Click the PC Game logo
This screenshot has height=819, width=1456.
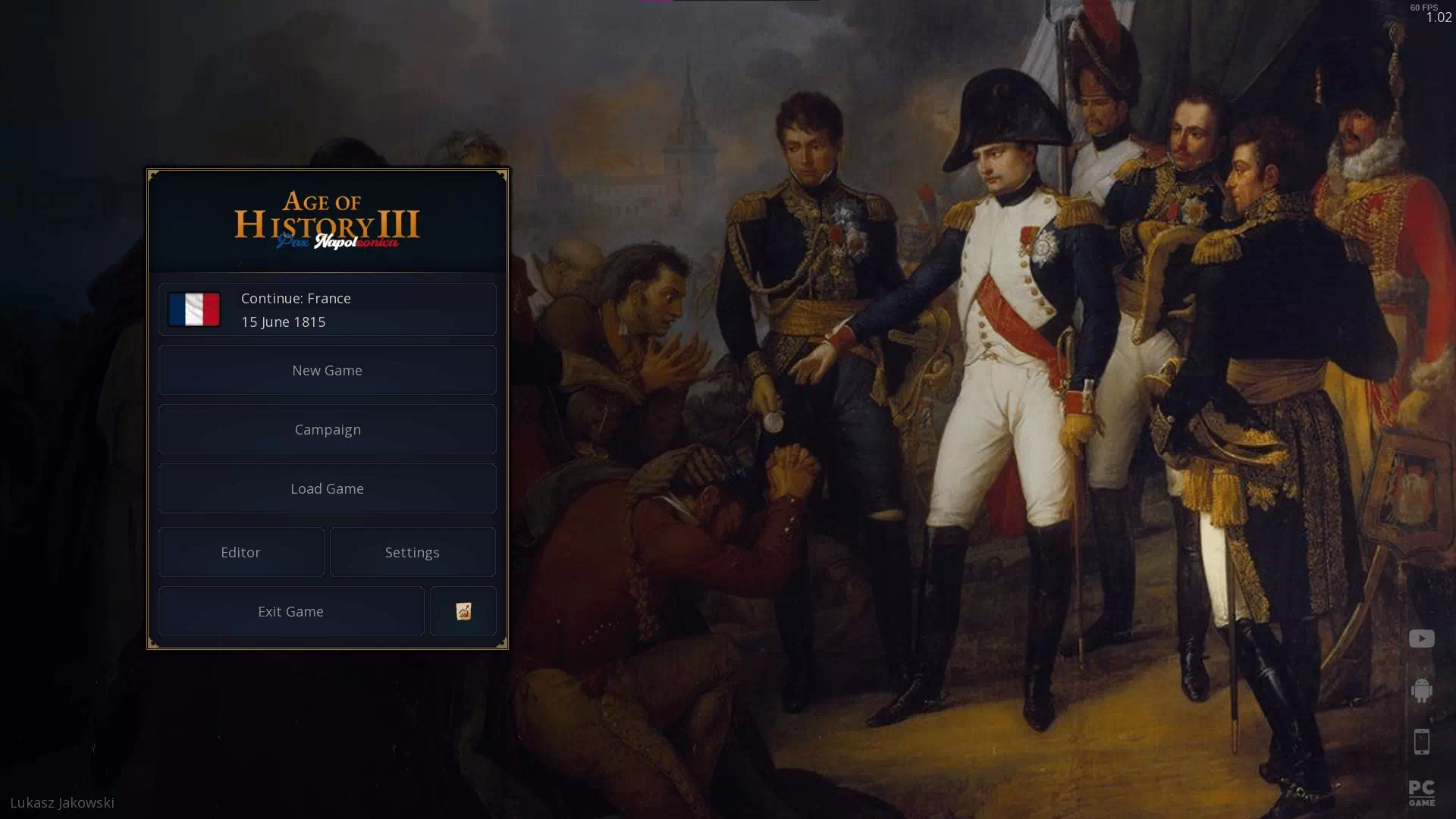tap(1421, 793)
